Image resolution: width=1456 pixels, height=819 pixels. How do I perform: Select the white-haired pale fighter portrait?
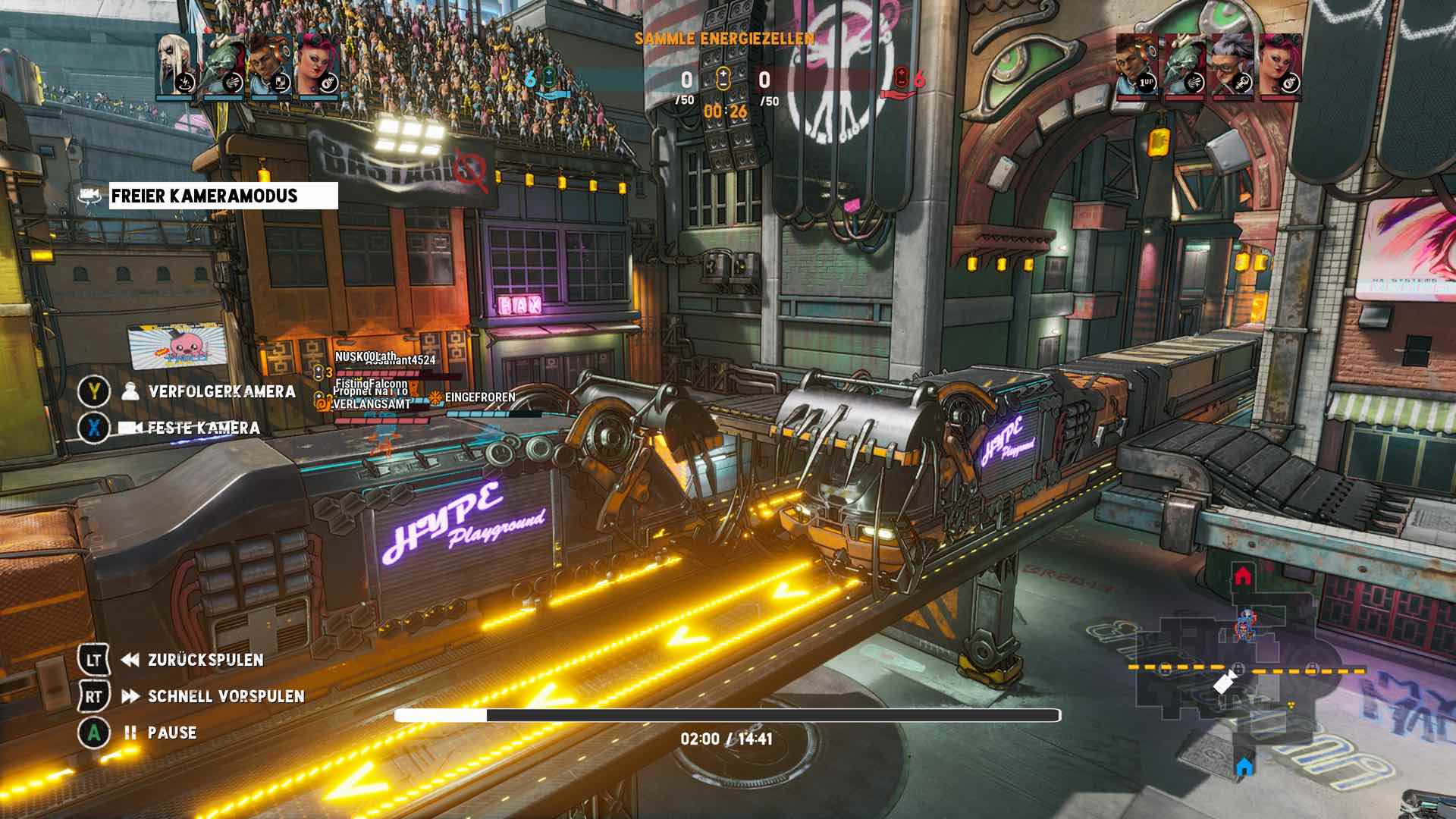click(x=177, y=64)
